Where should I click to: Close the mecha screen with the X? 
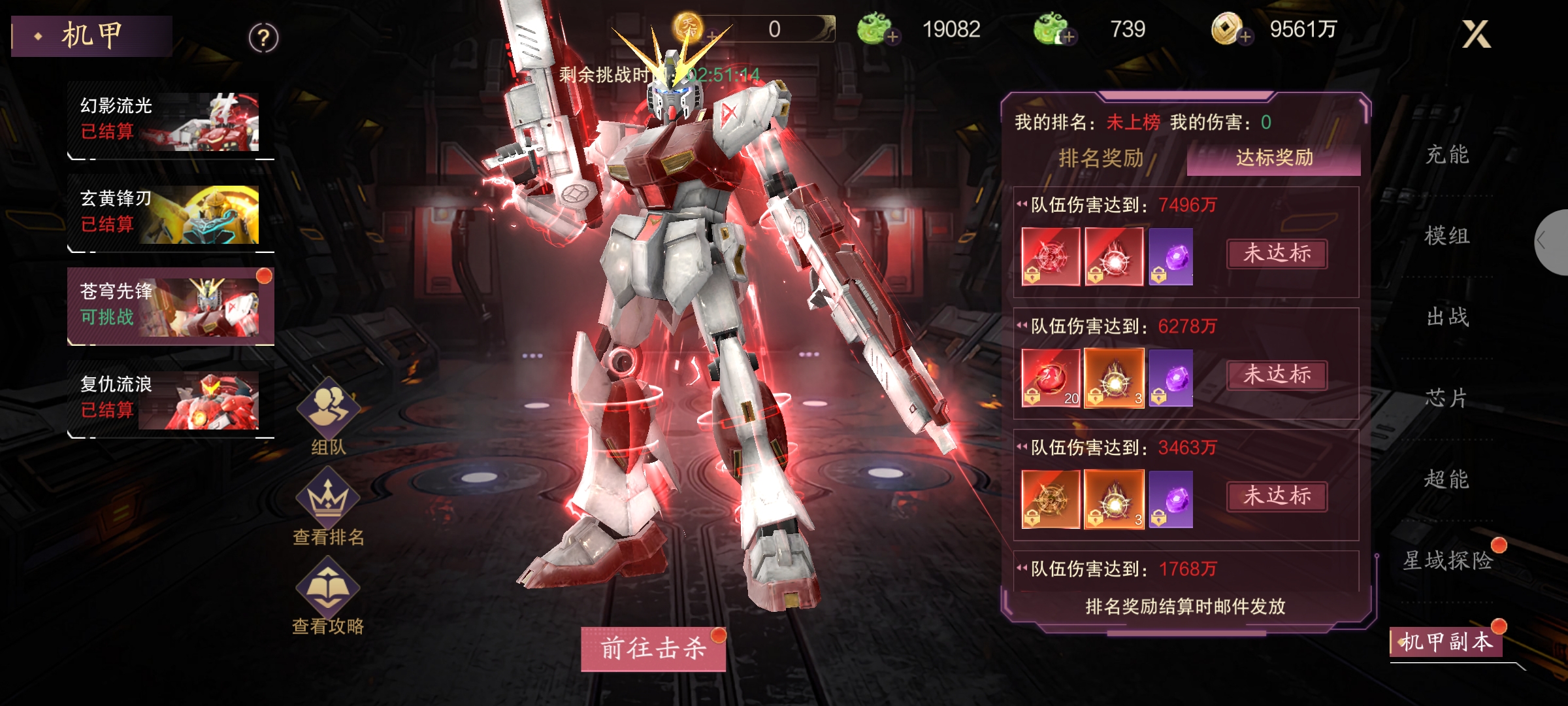coord(1476,34)
